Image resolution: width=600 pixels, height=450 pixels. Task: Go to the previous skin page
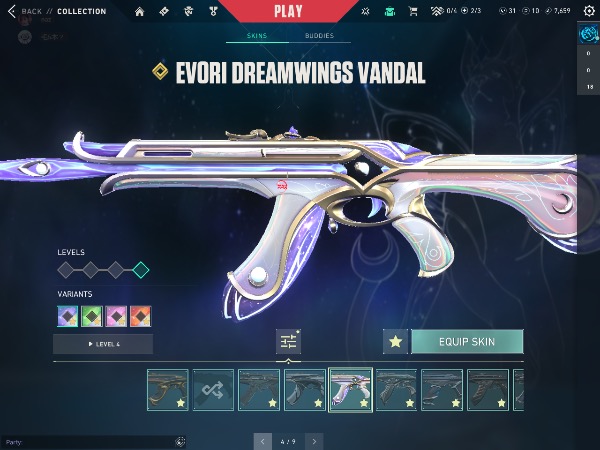[263, 440]
